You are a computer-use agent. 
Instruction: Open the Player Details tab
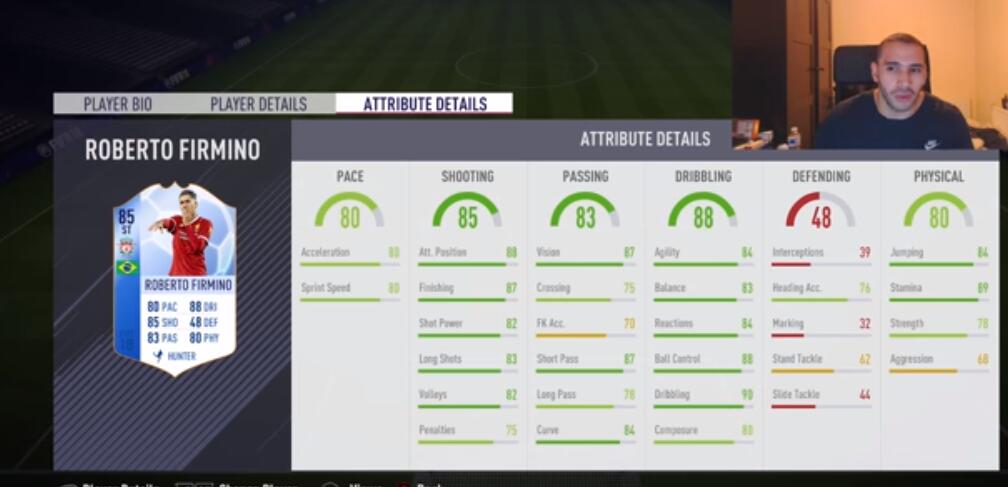tap(258, 104)
